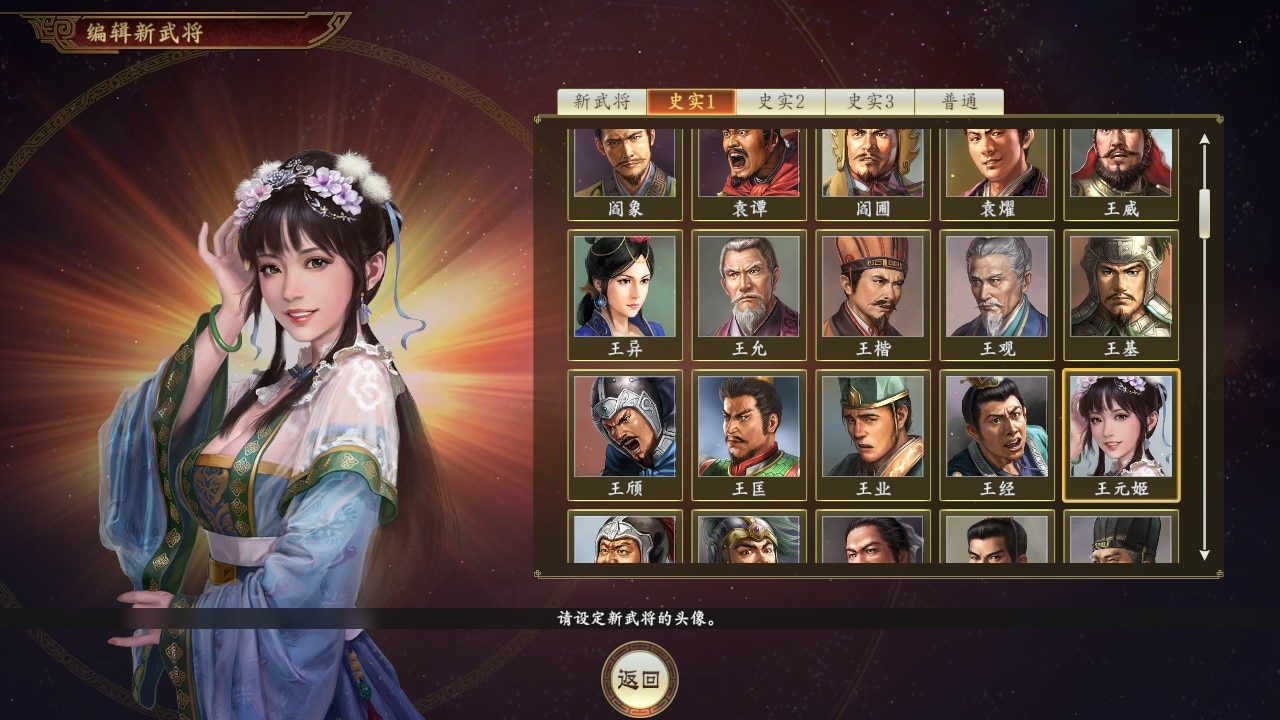The image size is (1280, 720).
Task: Switch to the 史实2 tab
Action: (779, 100)
